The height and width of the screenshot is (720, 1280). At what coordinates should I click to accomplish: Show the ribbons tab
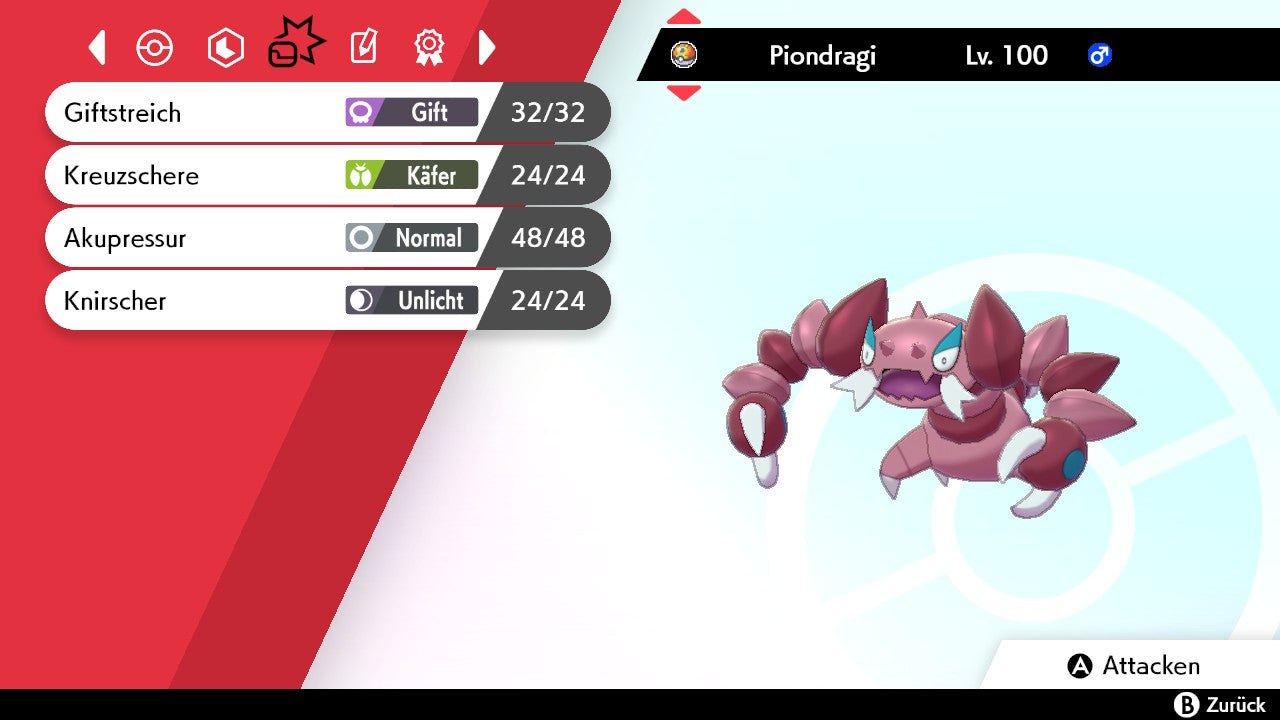click(x=429, y=47)
